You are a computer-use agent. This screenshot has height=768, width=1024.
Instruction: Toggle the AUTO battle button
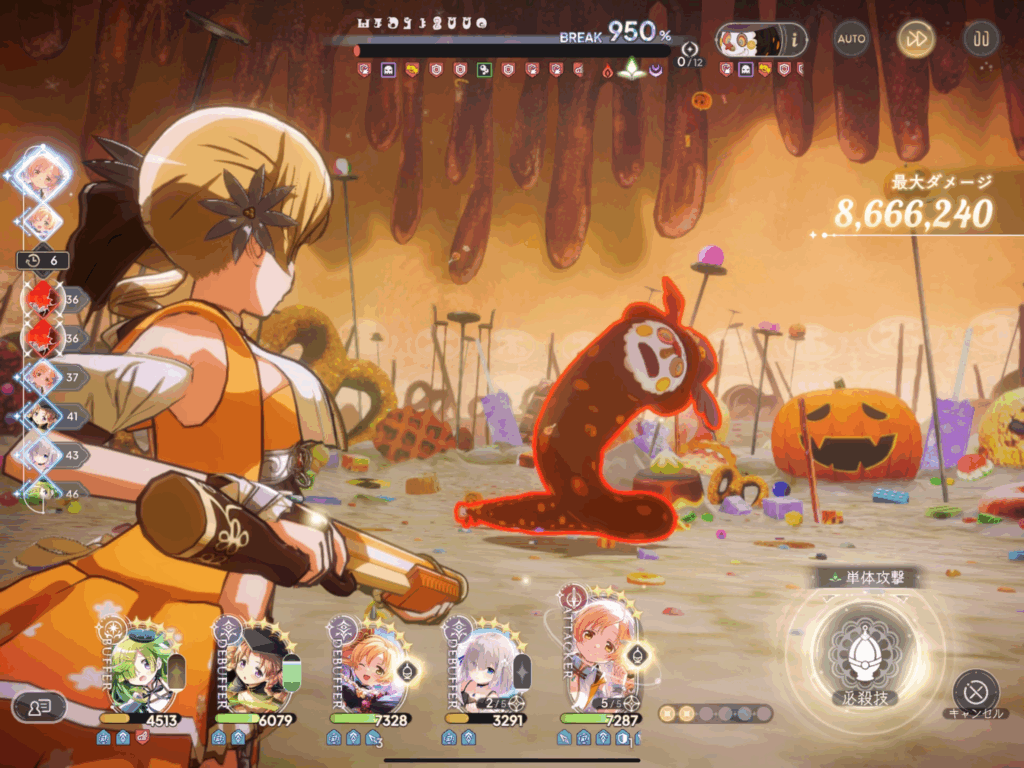click(851, 39)
